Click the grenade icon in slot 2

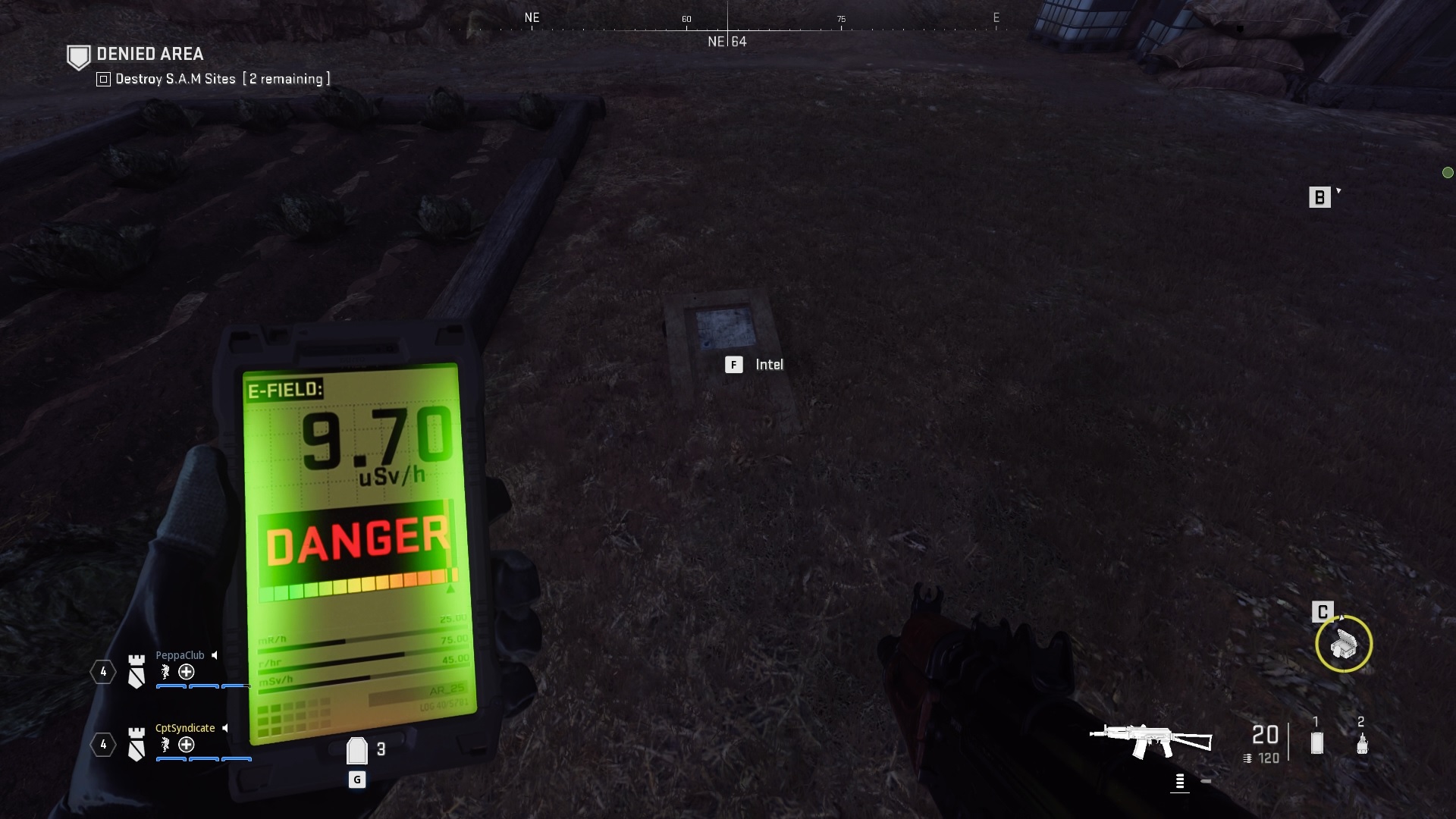click(x=1361, y=744)
